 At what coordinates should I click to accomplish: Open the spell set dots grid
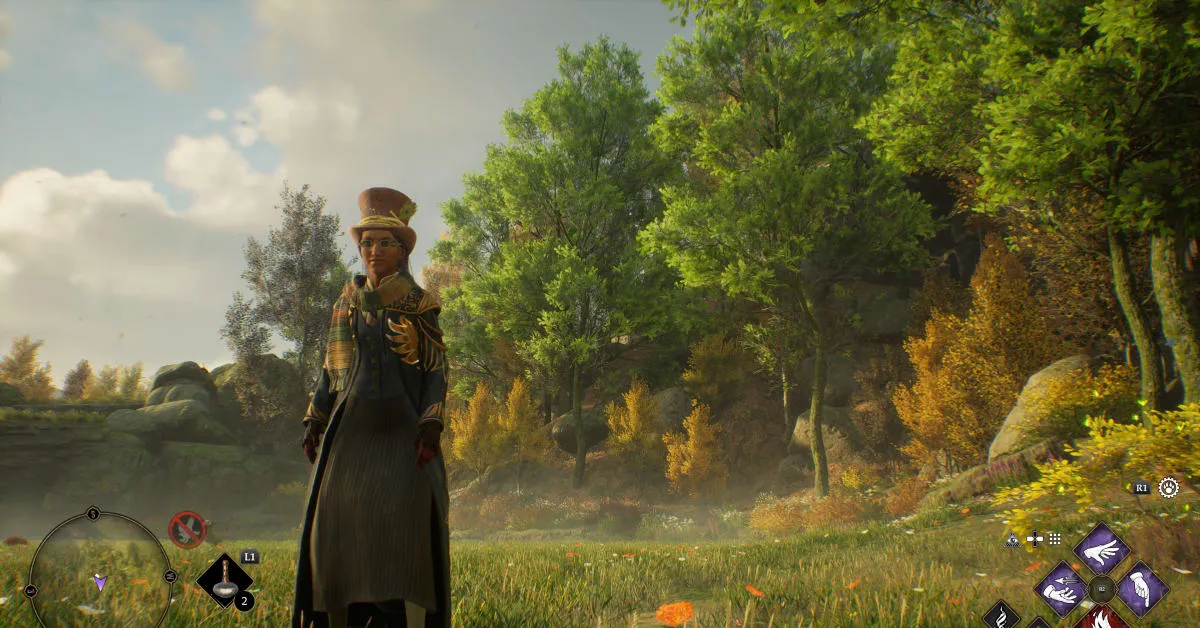pyautogui.click(x=1054, y=539)
